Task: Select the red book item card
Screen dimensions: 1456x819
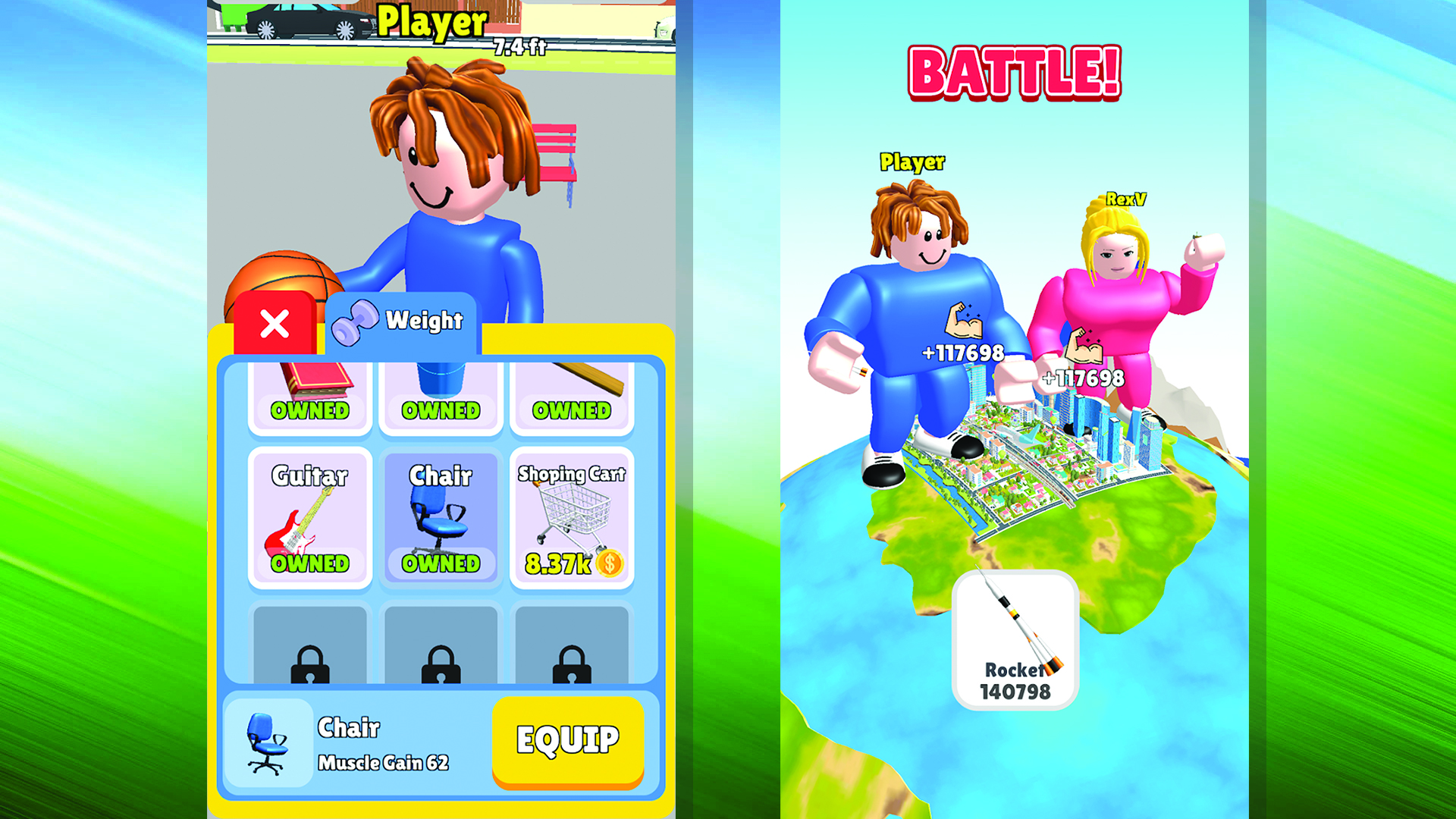Action: 311,394
